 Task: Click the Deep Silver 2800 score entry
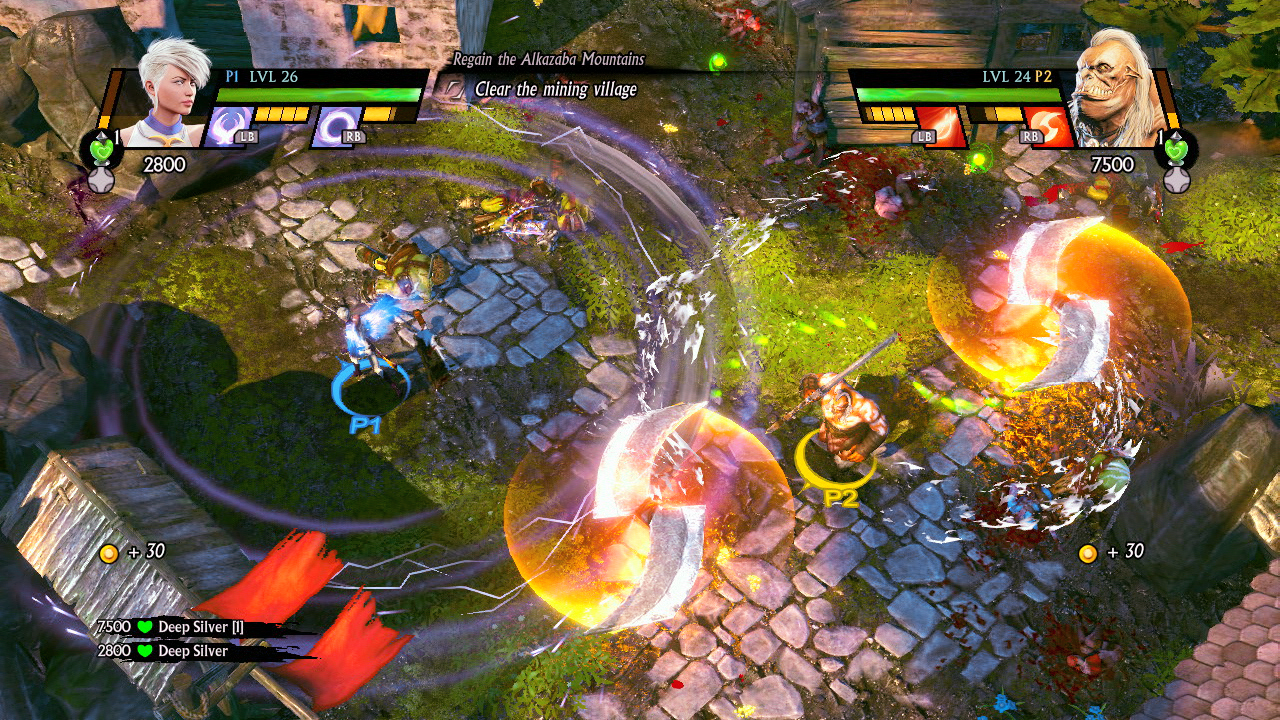click(x=165, y=652)
